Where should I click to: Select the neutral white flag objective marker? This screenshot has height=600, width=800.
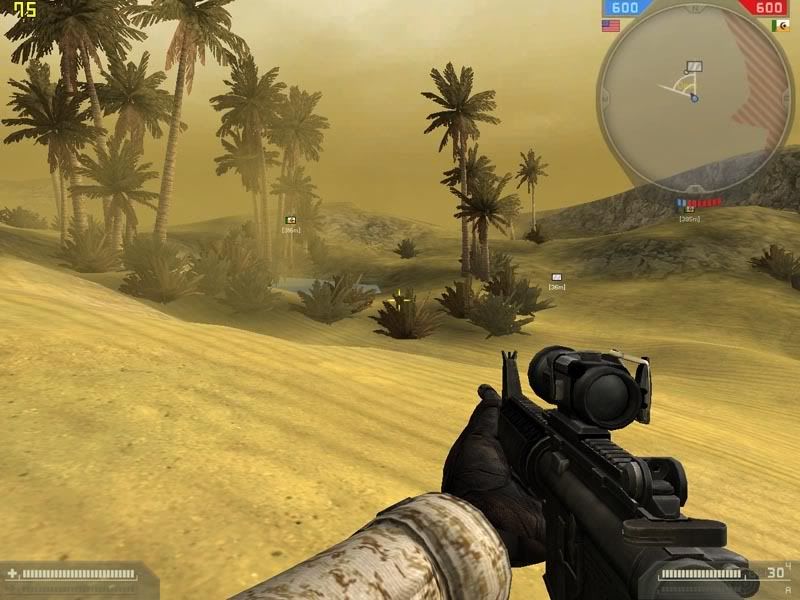tap(557, 277)
